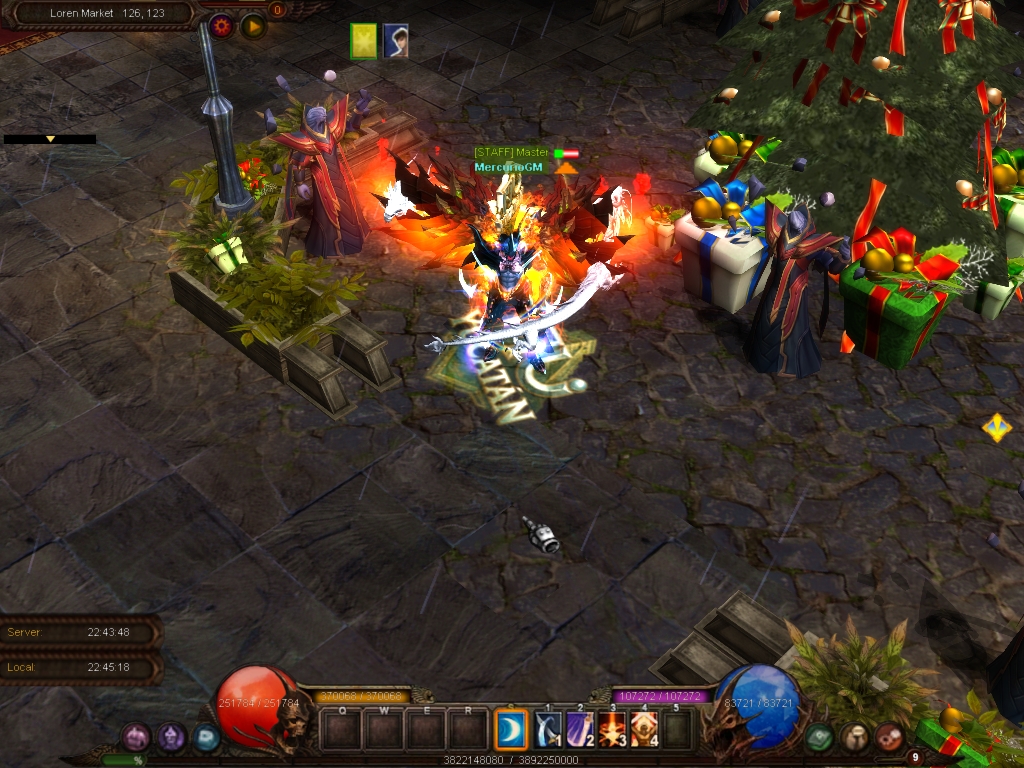Open the blue round menu button

[207, 738]
